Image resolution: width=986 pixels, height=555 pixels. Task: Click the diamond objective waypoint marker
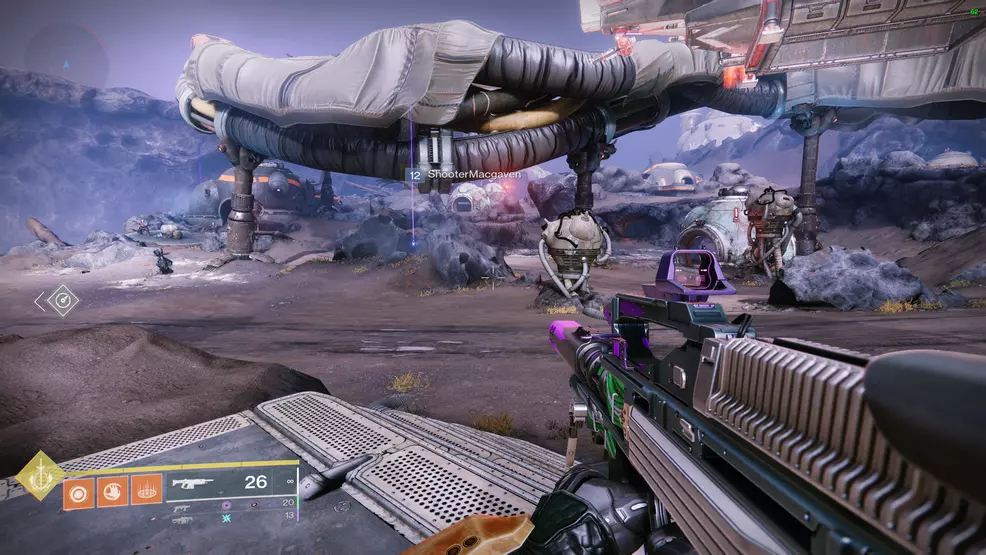point(63,300)
